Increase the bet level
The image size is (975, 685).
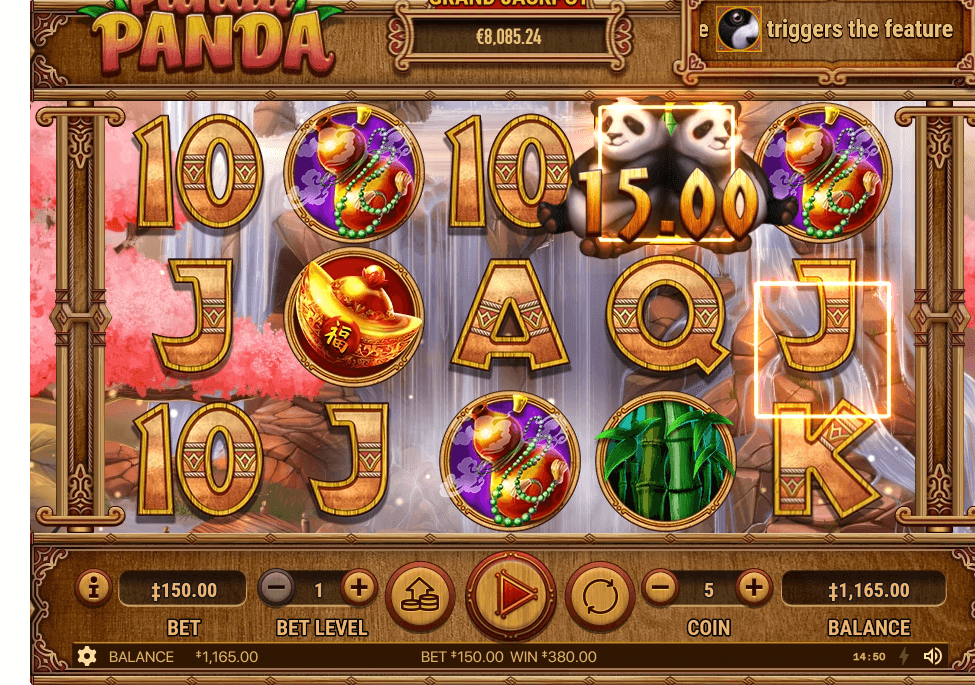[x=359, y=588]
